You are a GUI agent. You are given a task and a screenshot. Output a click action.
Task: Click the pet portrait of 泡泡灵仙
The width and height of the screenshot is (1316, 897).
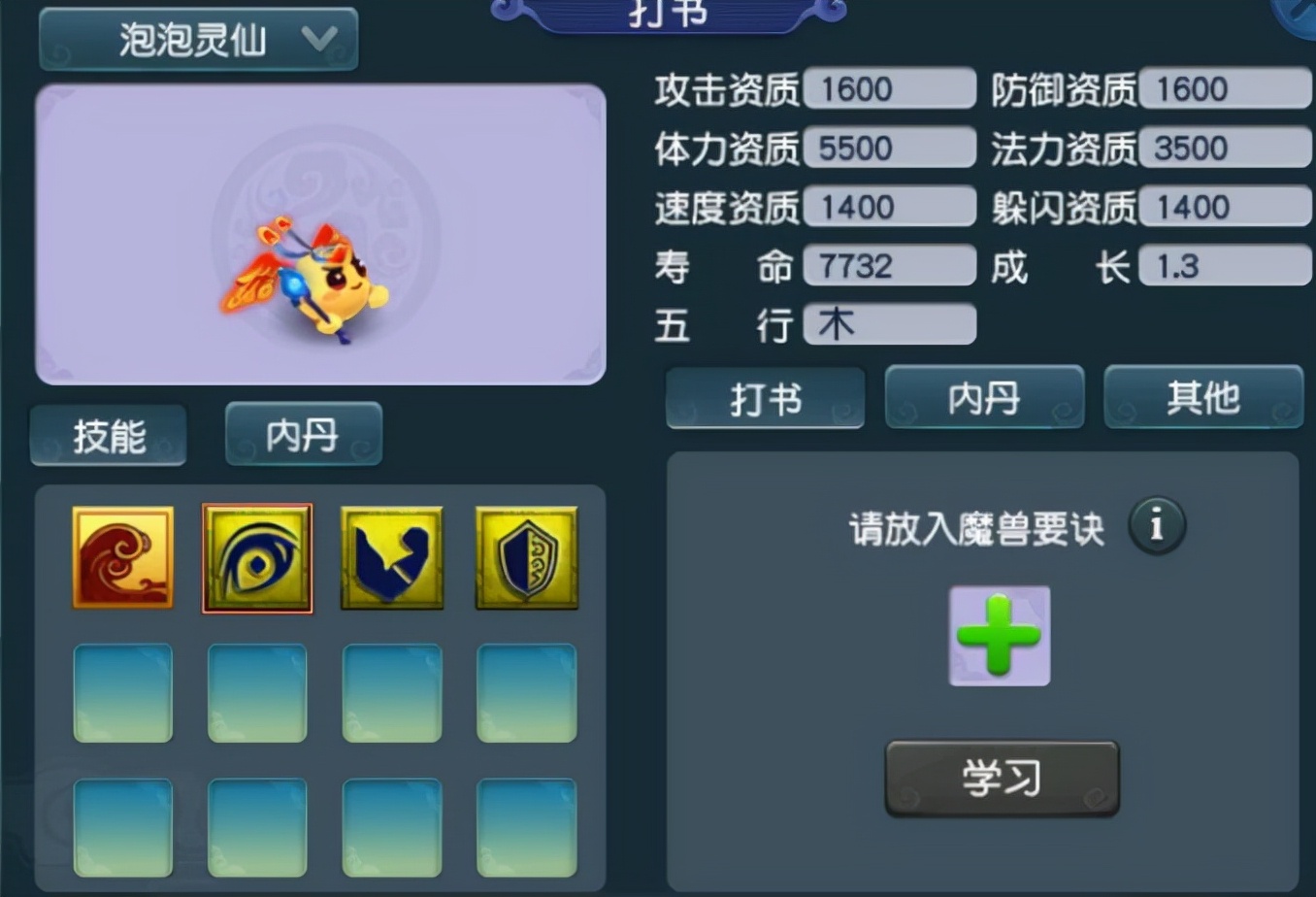[320, 233]
